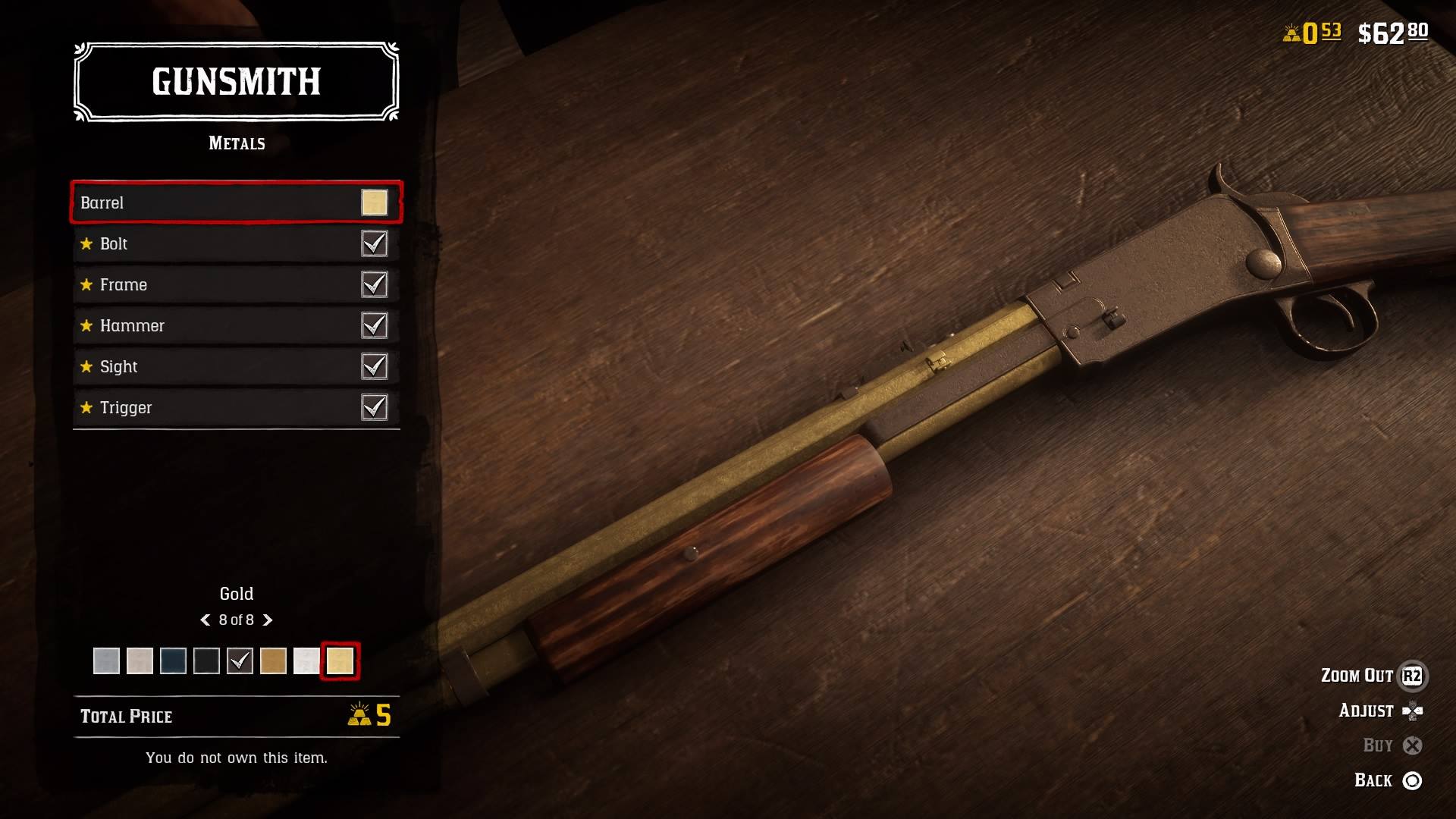Pick the pale beige nickel swatch

[x=140, y=661]
